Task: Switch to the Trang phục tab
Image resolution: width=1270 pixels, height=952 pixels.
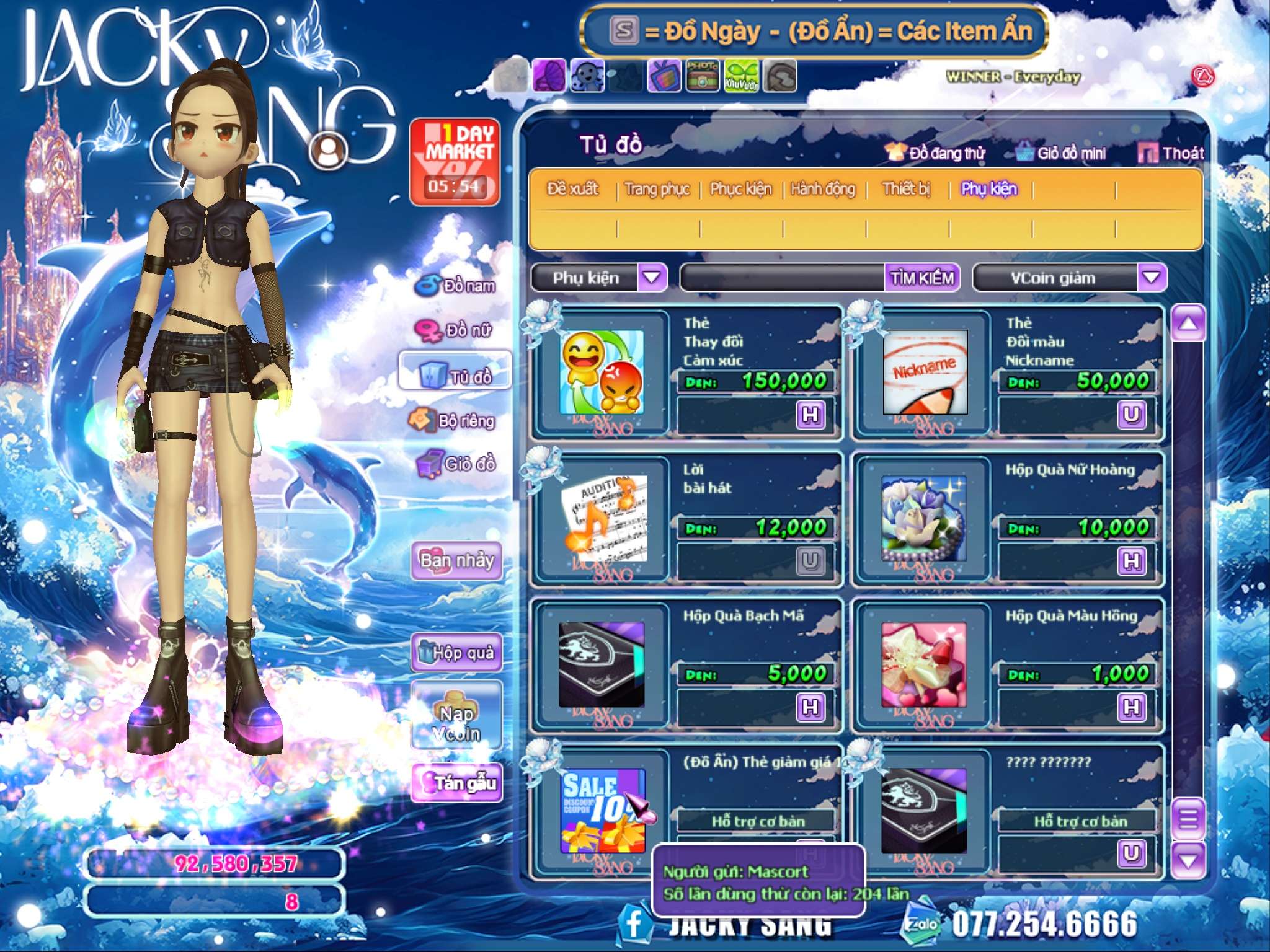Action: coord(657,189)
